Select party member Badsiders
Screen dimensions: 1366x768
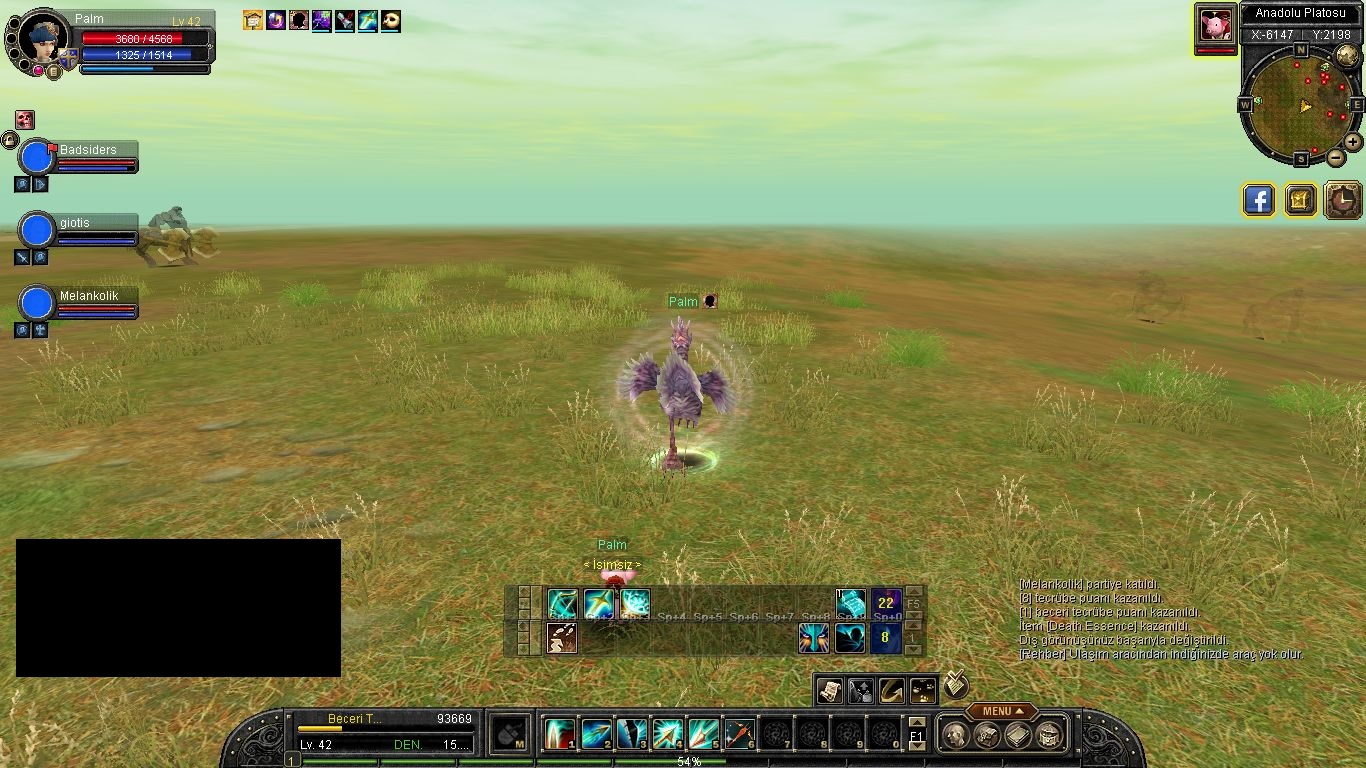[38, 158]
